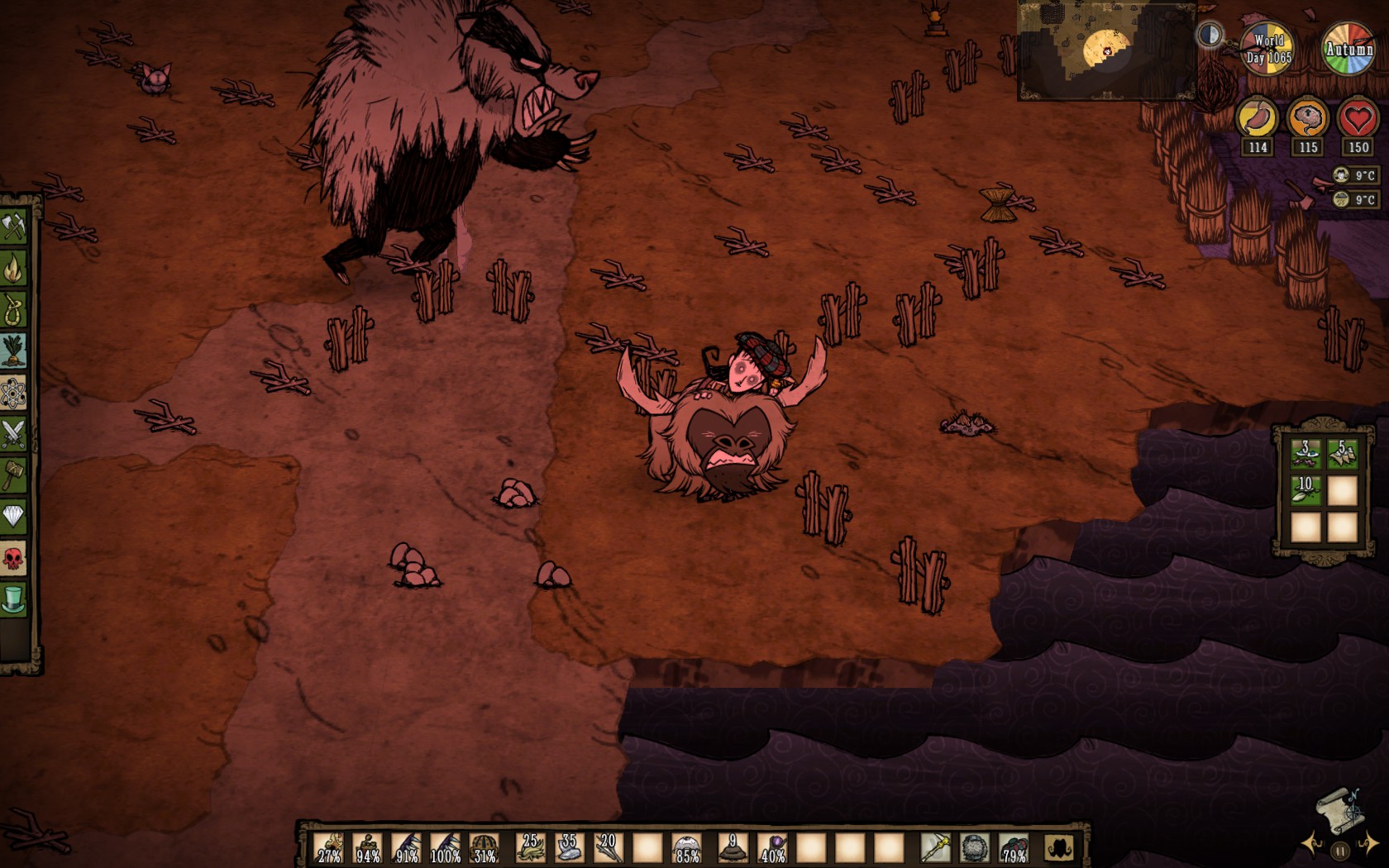Switch to the Food farming tab

(14, 351)
